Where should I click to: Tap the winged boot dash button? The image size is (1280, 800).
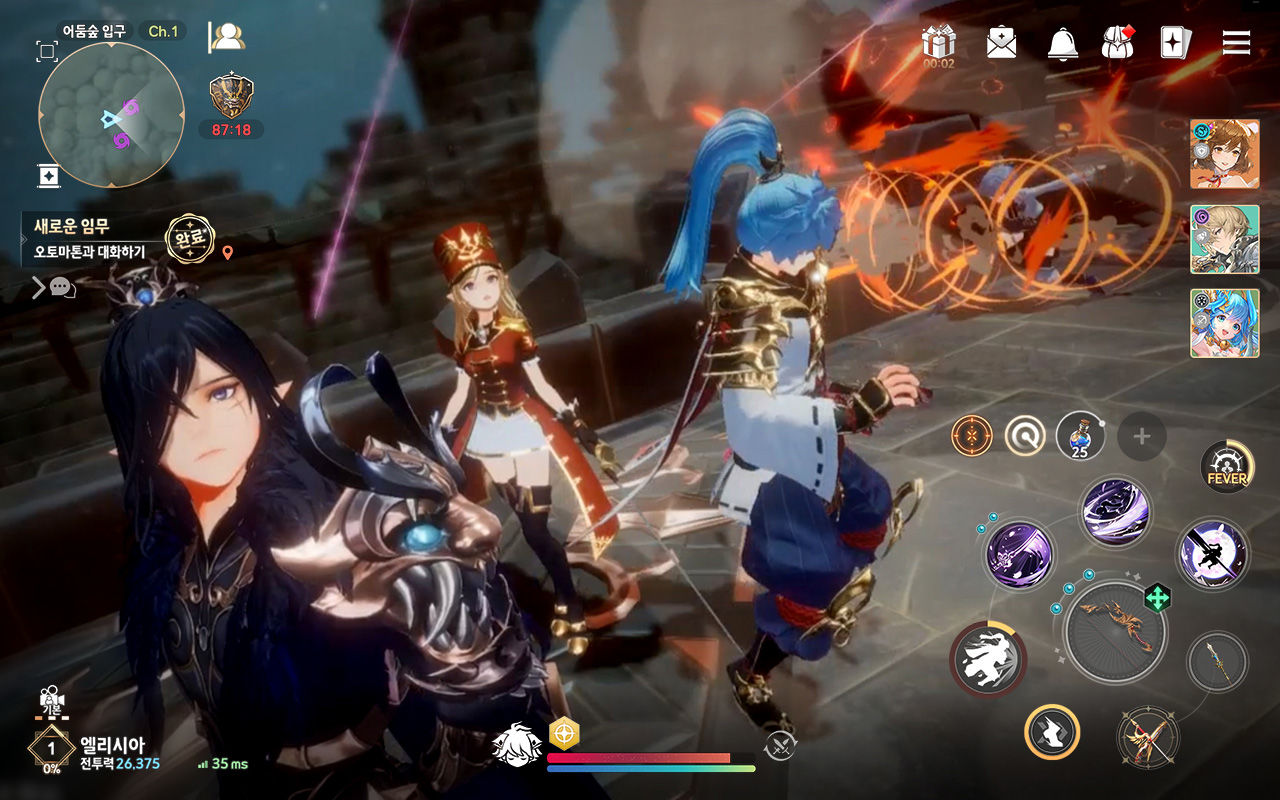(x=1052, y=732)
